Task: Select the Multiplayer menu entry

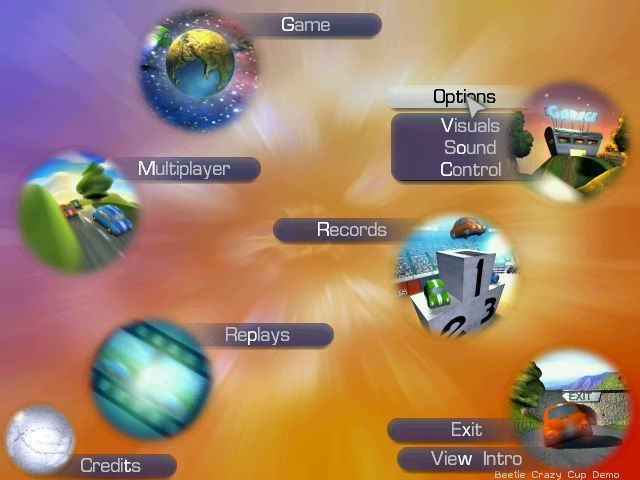Action: pos(184,169)
